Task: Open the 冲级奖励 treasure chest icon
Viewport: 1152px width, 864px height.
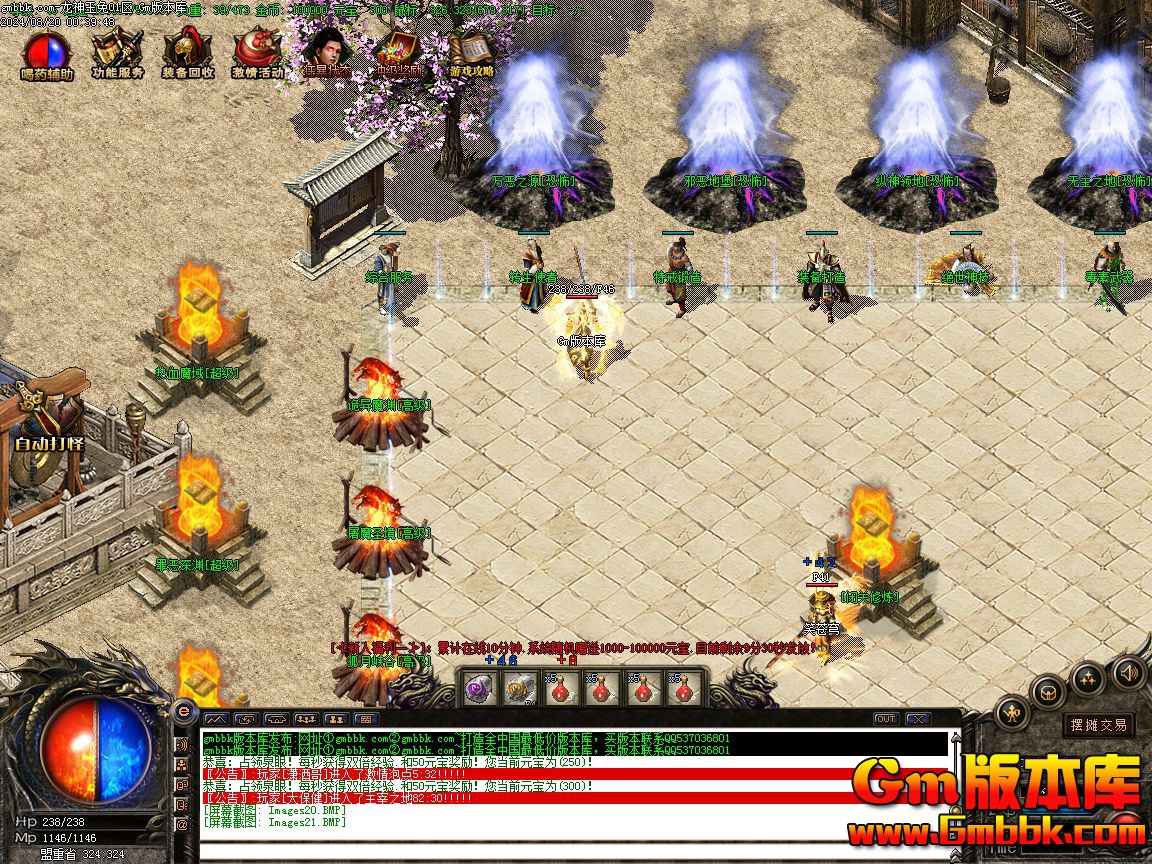Action: point(400,53)
